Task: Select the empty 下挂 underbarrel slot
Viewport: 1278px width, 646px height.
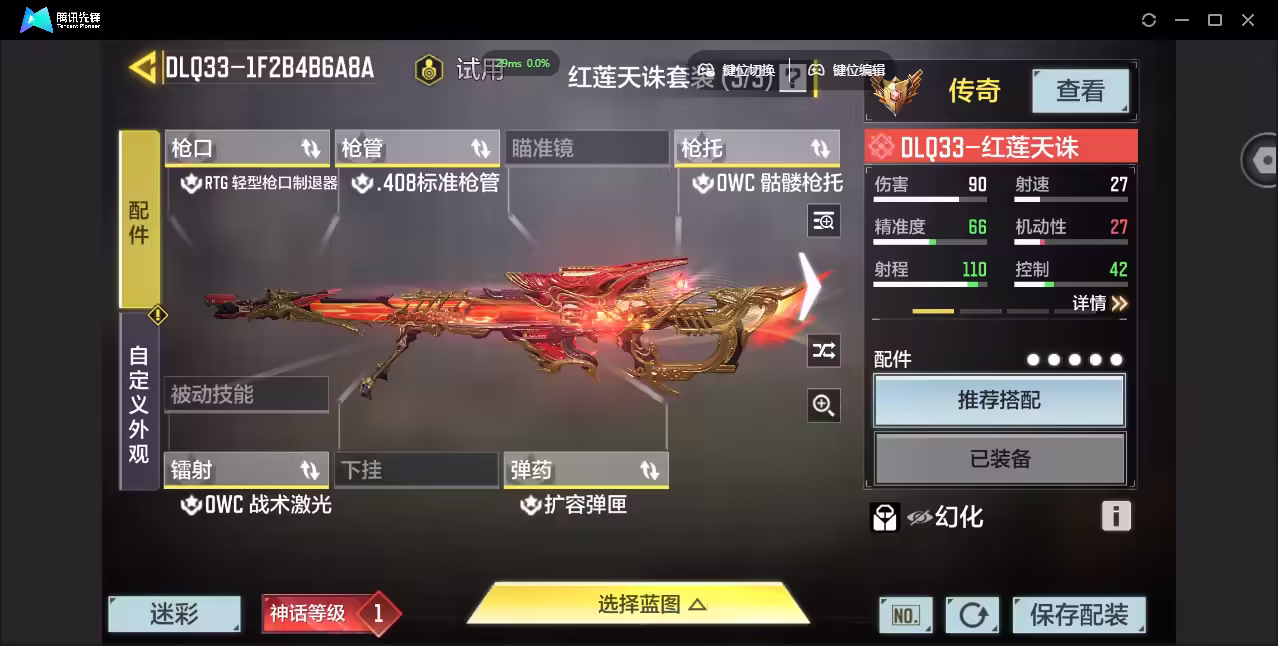Action: [x=417, y=470]
